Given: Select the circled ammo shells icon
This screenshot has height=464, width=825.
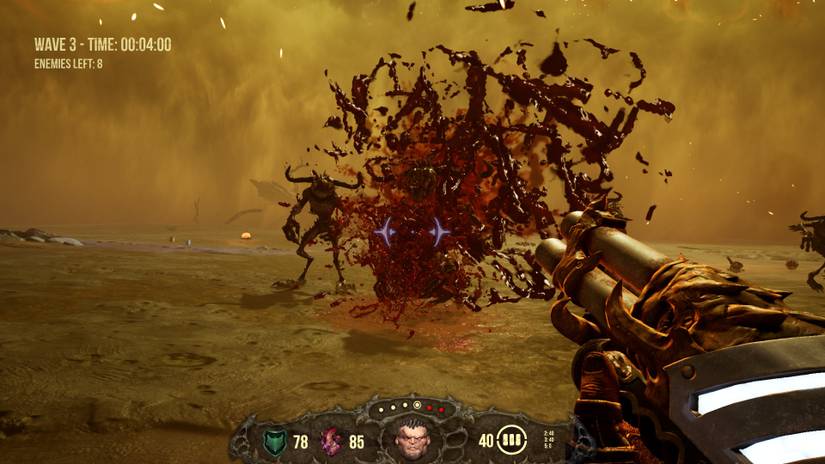Looking at the screenshot, I should pyautogui.click(x=512, y=440).
